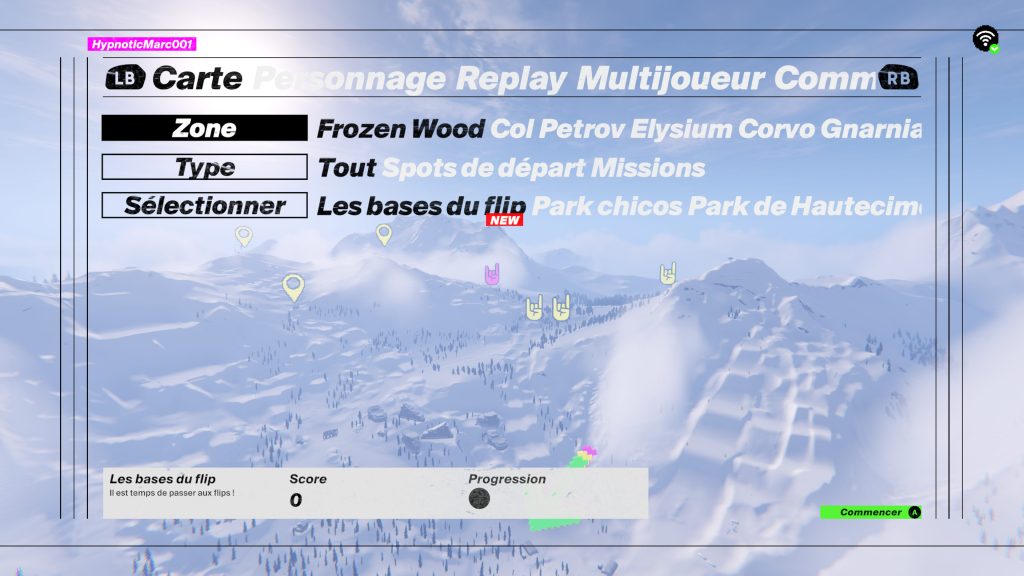Select the pink rock-hand map marker

pyautogui.click(x=492, y=274)
